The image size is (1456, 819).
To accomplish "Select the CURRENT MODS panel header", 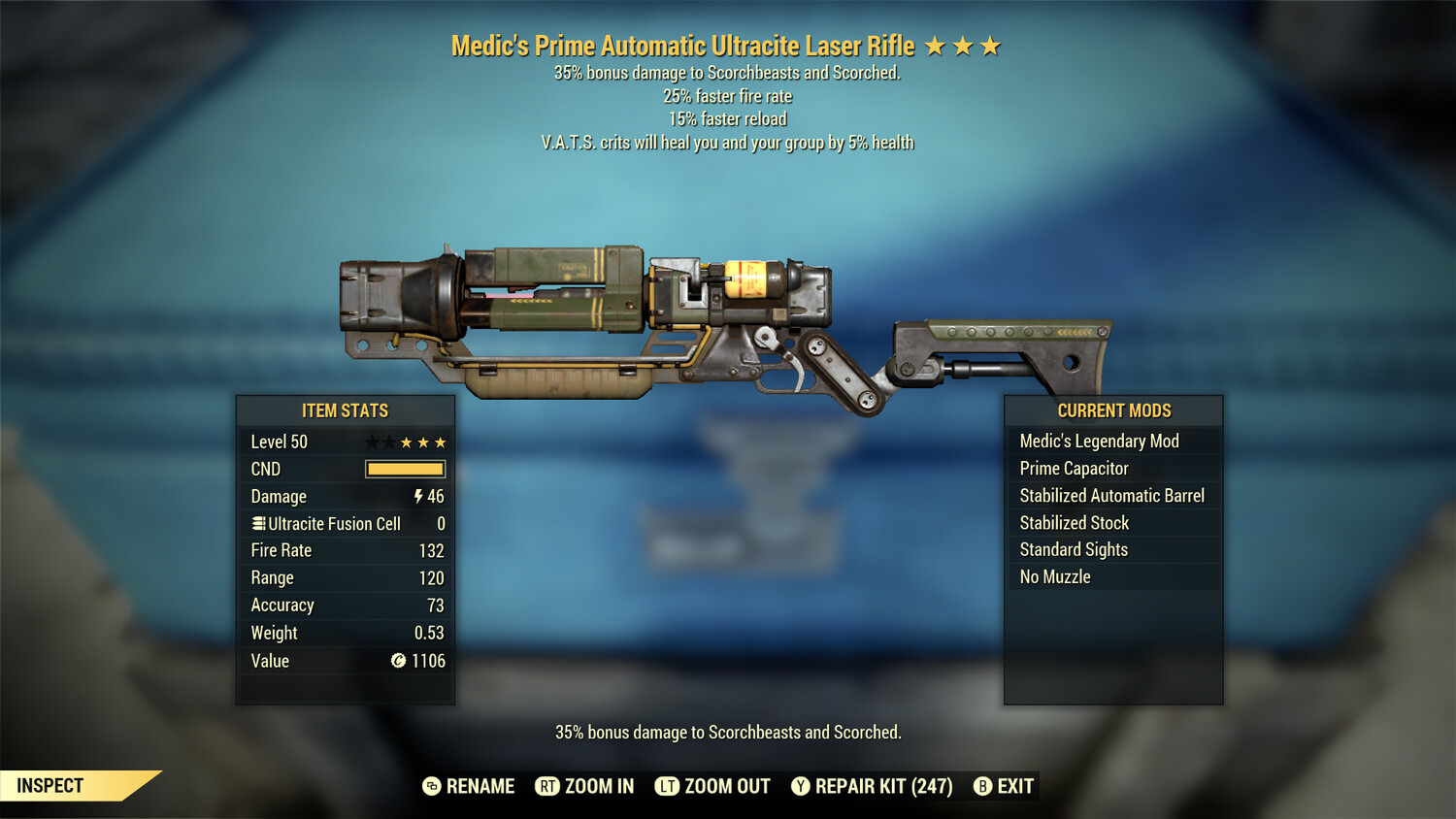I will tap(1112, 410).
